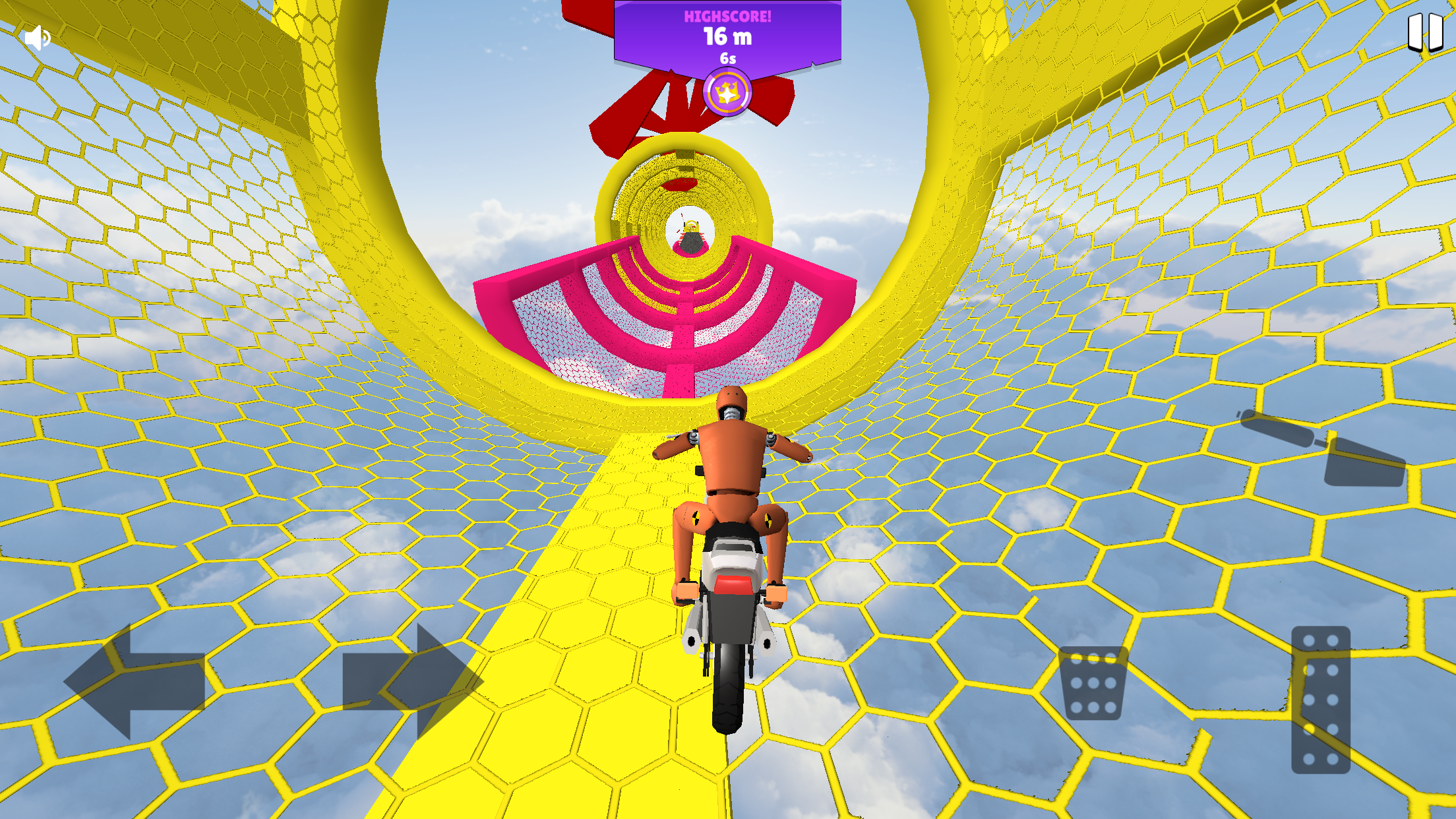Select the highscore panel header
This screenshot has width=1456, height=819.
[x=727, y=15]
